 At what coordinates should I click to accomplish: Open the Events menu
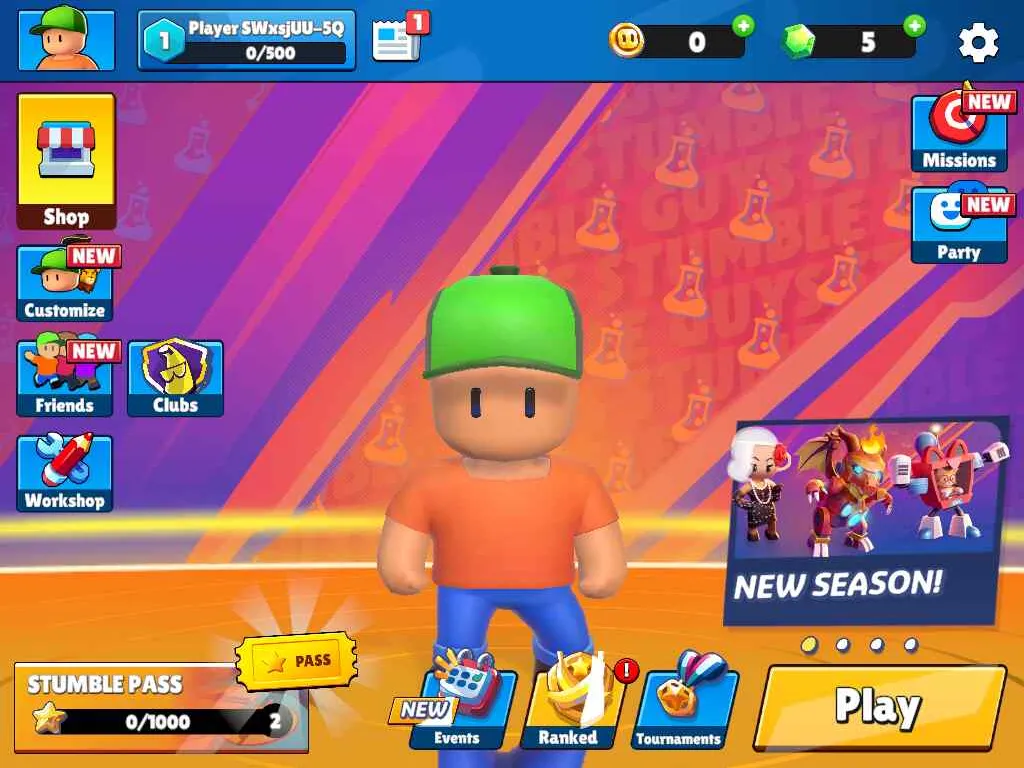(462, 709)
